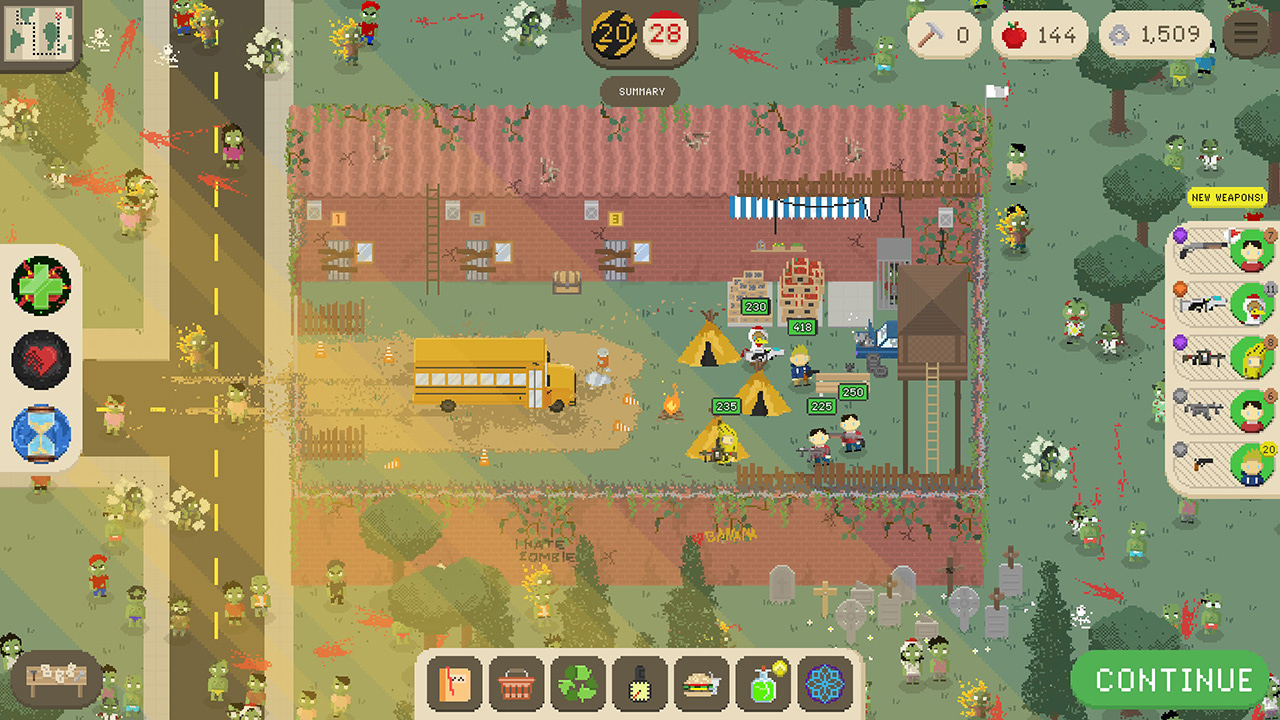The height and width of the screenshot is (720, 1280).
Task: Open the shopping basket icon
Action: (515, 685)
